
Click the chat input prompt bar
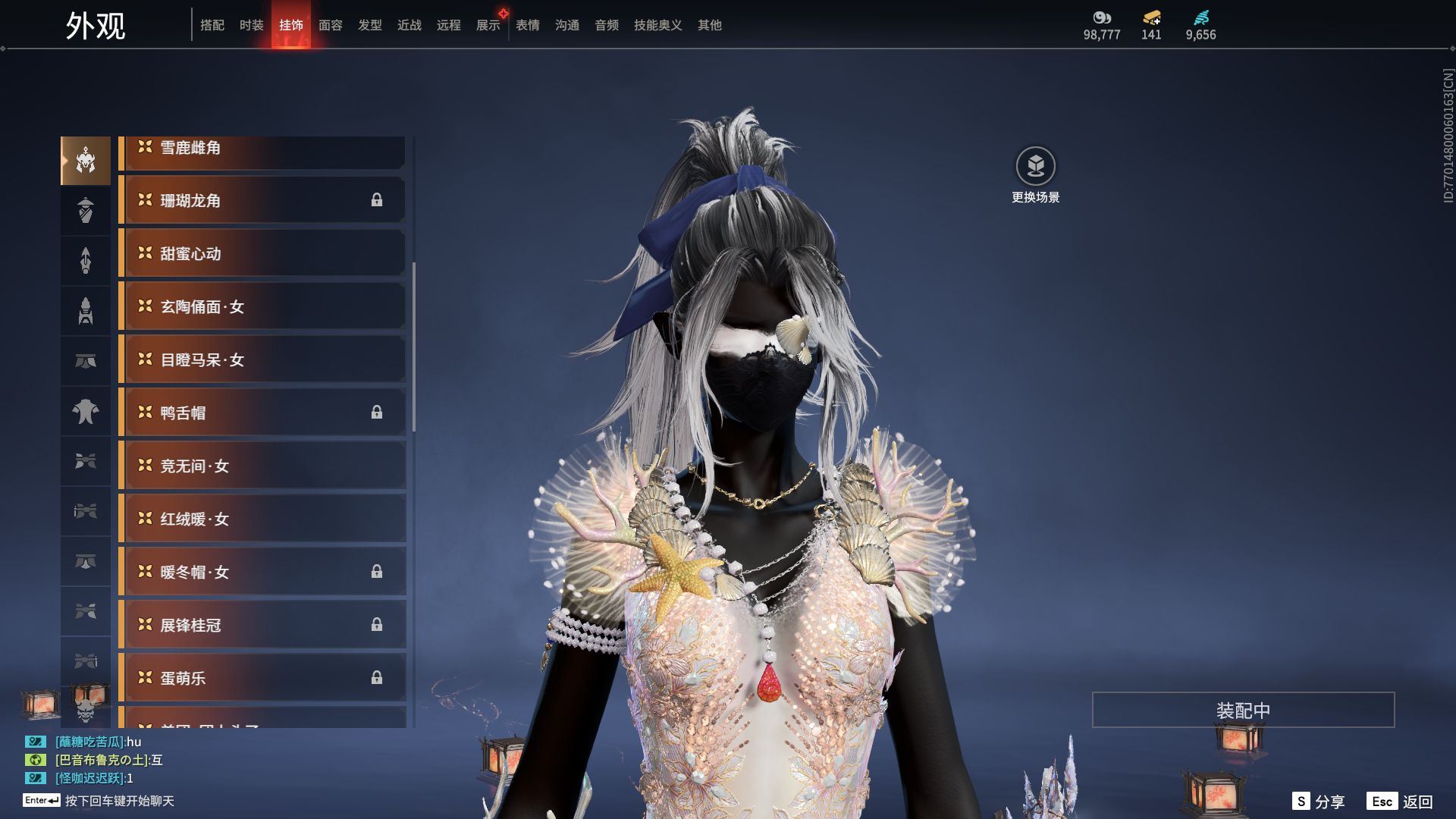coord(119,801)
